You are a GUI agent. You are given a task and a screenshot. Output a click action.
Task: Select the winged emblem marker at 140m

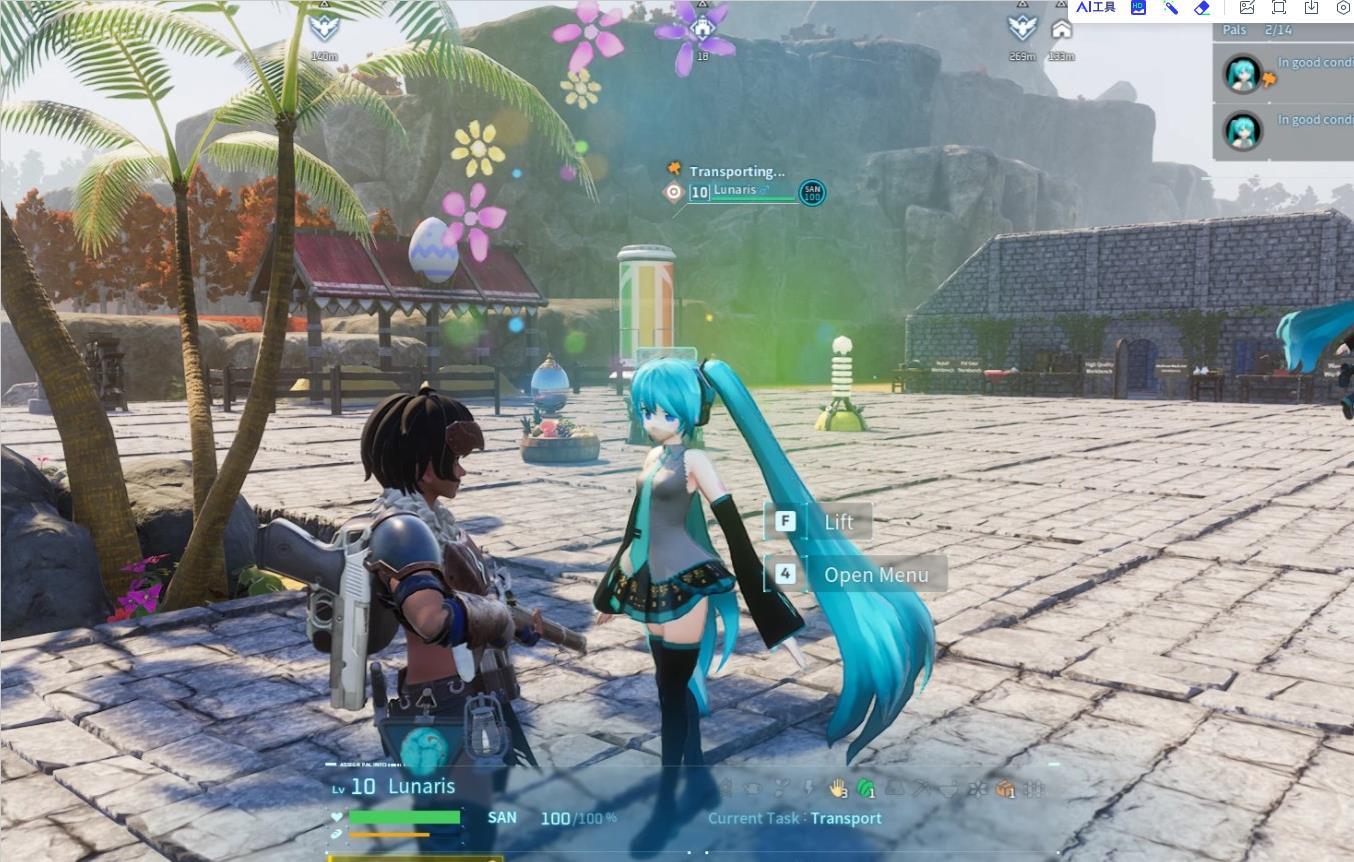point(324,27)
